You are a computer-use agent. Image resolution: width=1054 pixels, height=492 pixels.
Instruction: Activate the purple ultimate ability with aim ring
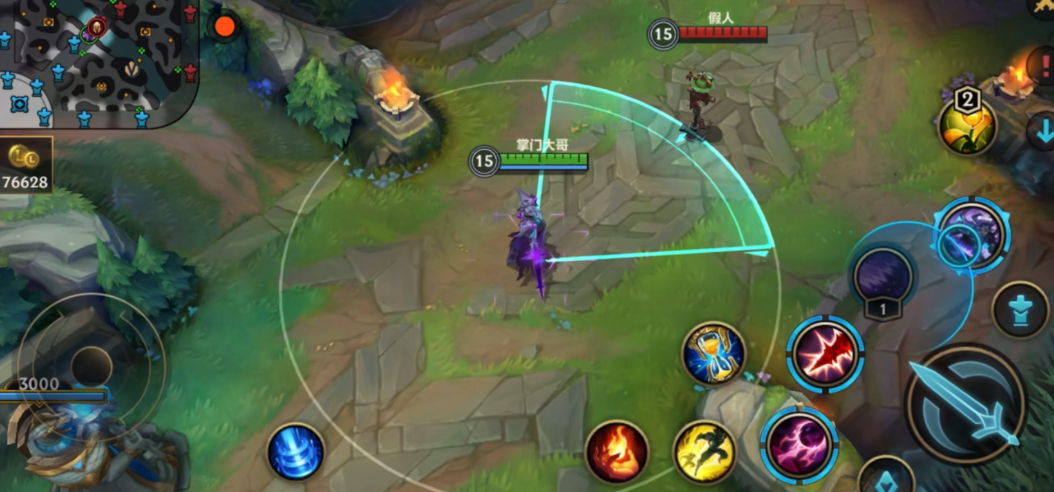point(970,236)
